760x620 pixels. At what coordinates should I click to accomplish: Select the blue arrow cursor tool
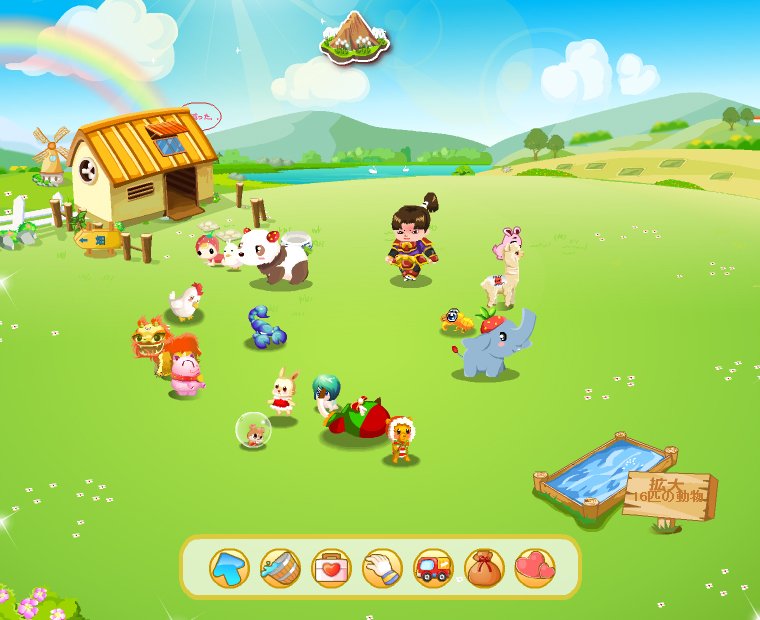pyautogui.click(x=229, y=568)
